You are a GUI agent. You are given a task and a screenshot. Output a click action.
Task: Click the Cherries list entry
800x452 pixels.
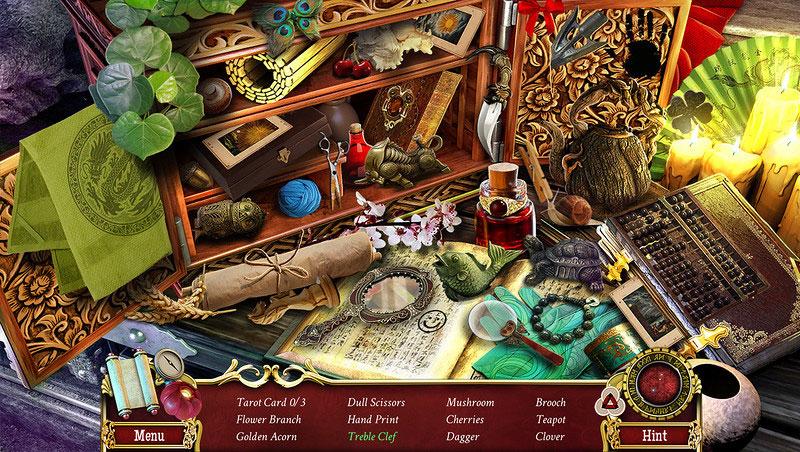467,419
